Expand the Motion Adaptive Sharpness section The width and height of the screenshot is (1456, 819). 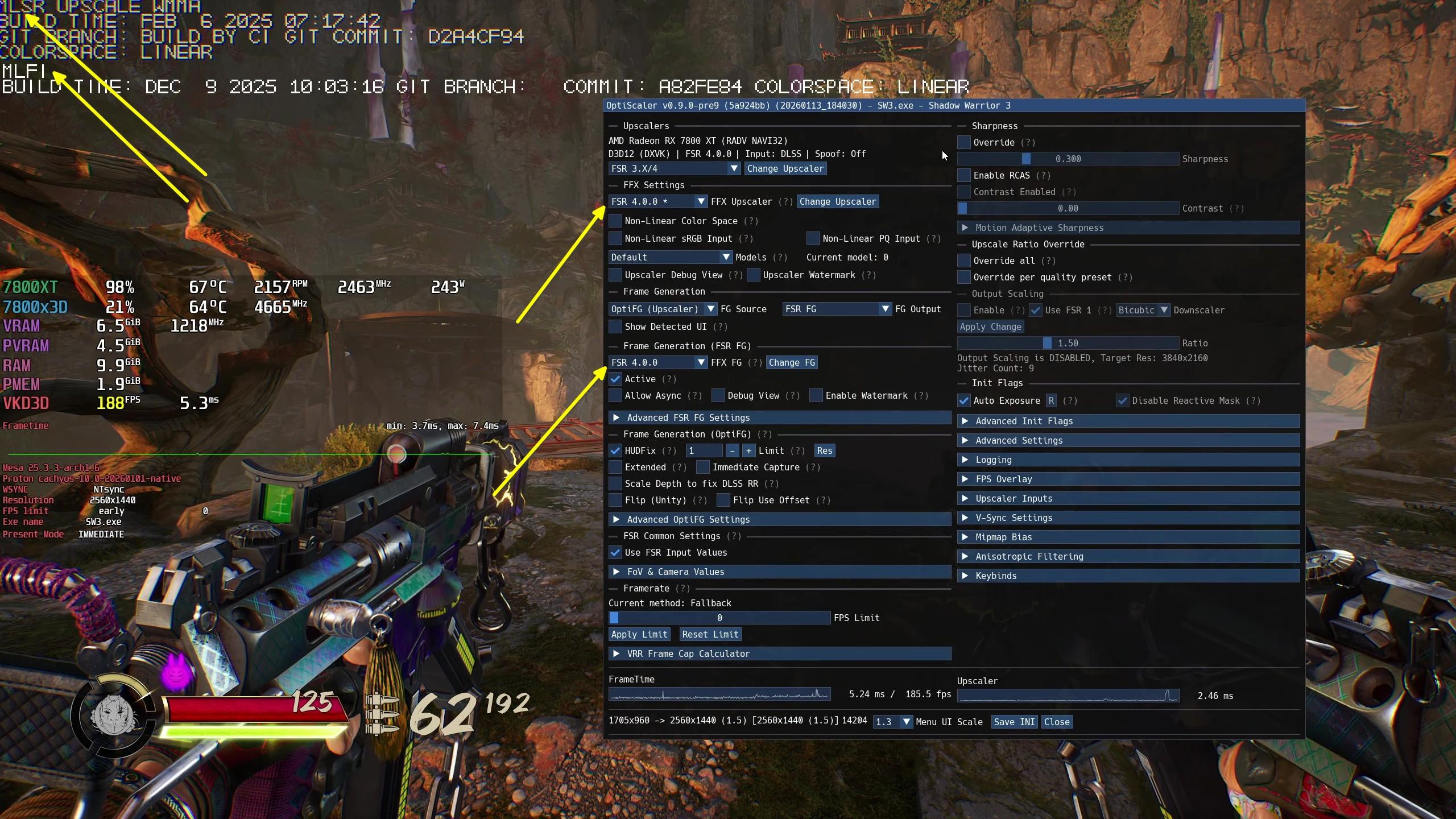[1039, 228]
